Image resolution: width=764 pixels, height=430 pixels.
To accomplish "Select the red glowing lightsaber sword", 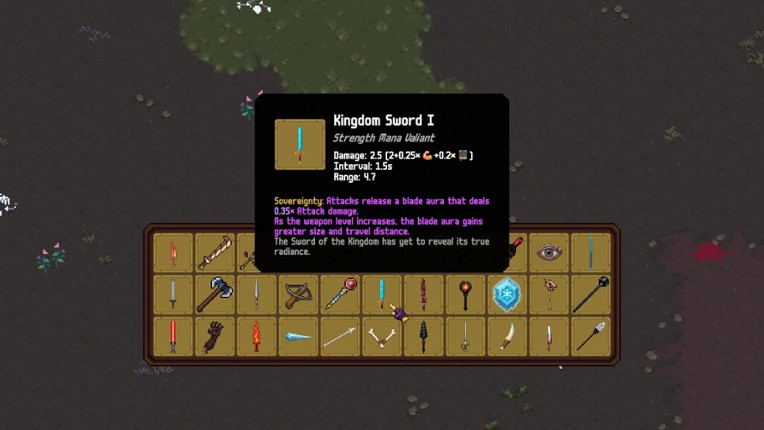I will 172,336.
